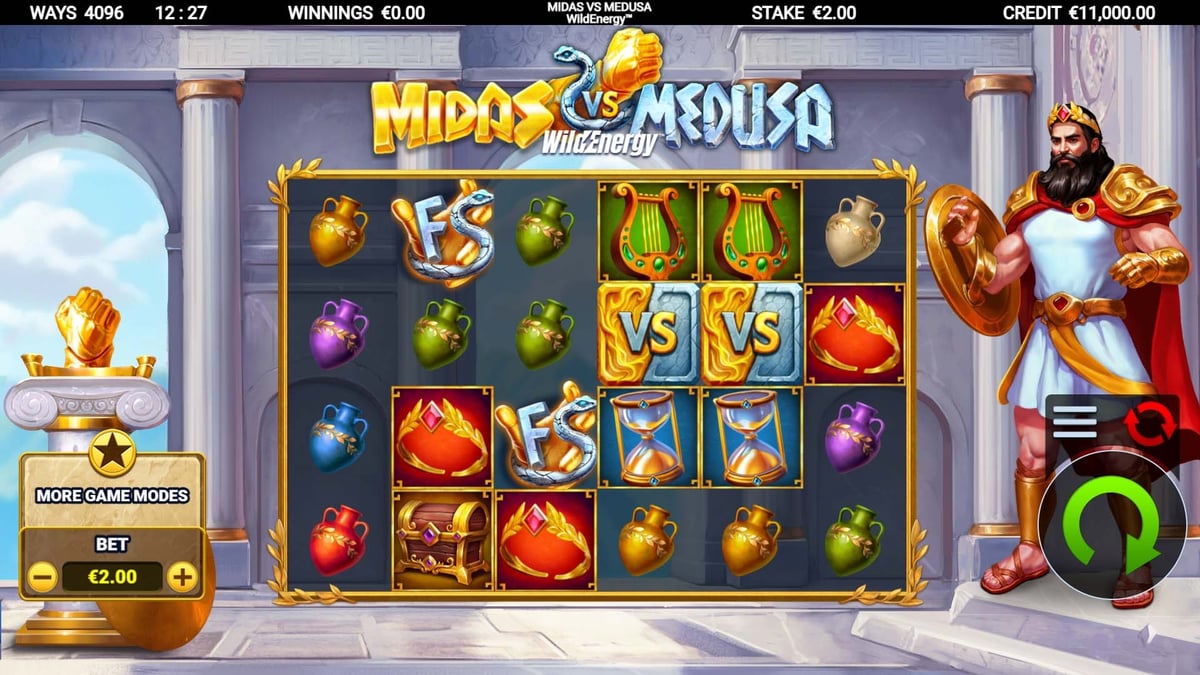Open More Game Modes
This screenshot has width=1200, height=675.
tap(112, 494)
